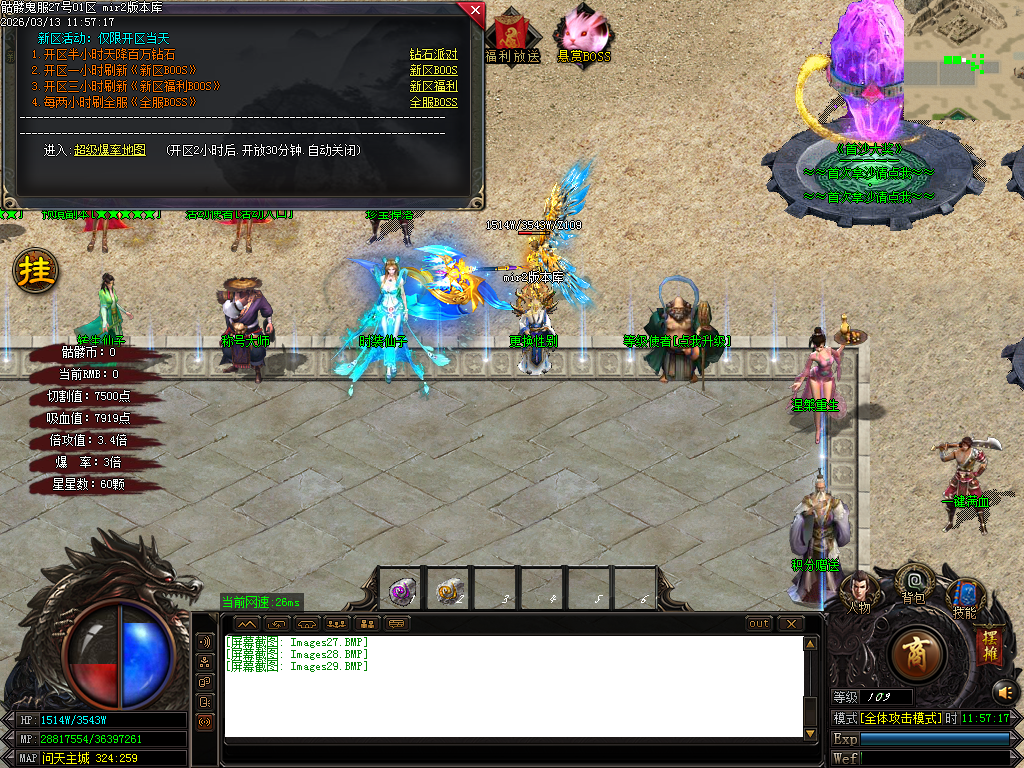
Task: Select the 全服BOSS link
Action: click(433, 103)
